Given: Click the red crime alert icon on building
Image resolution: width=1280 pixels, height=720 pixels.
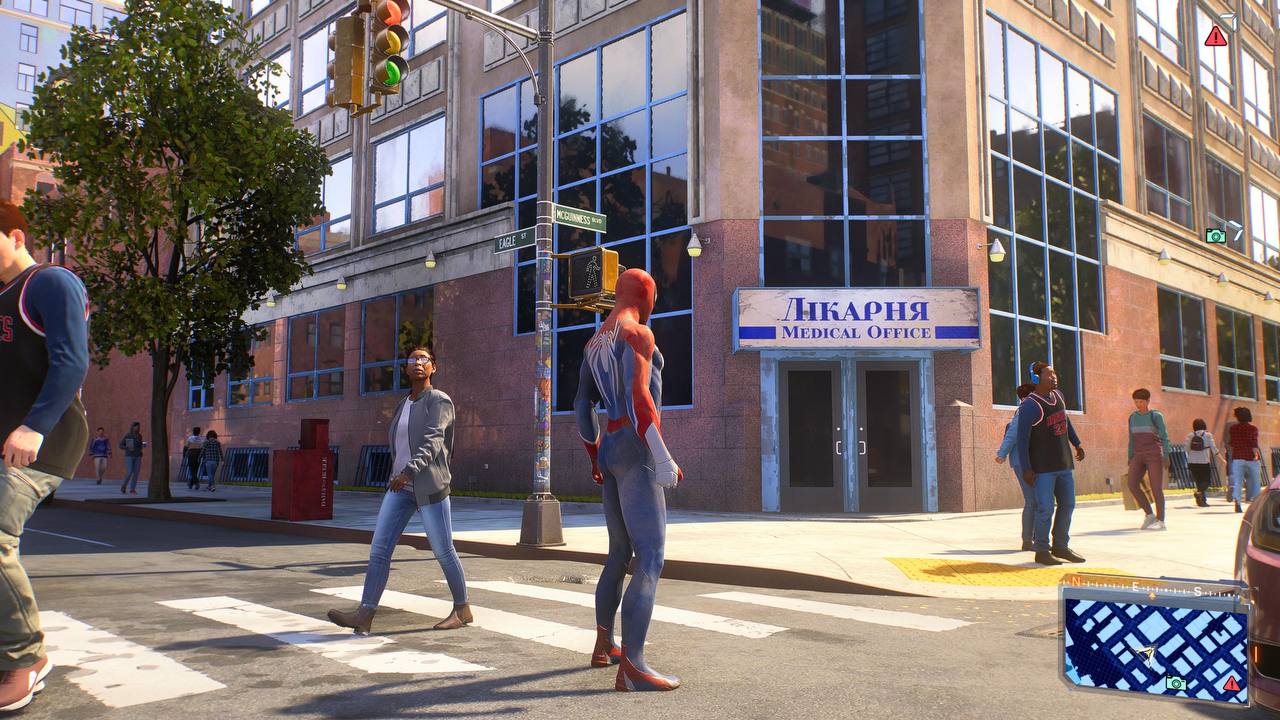Looking at the screenshot, I should point(1215,37).
